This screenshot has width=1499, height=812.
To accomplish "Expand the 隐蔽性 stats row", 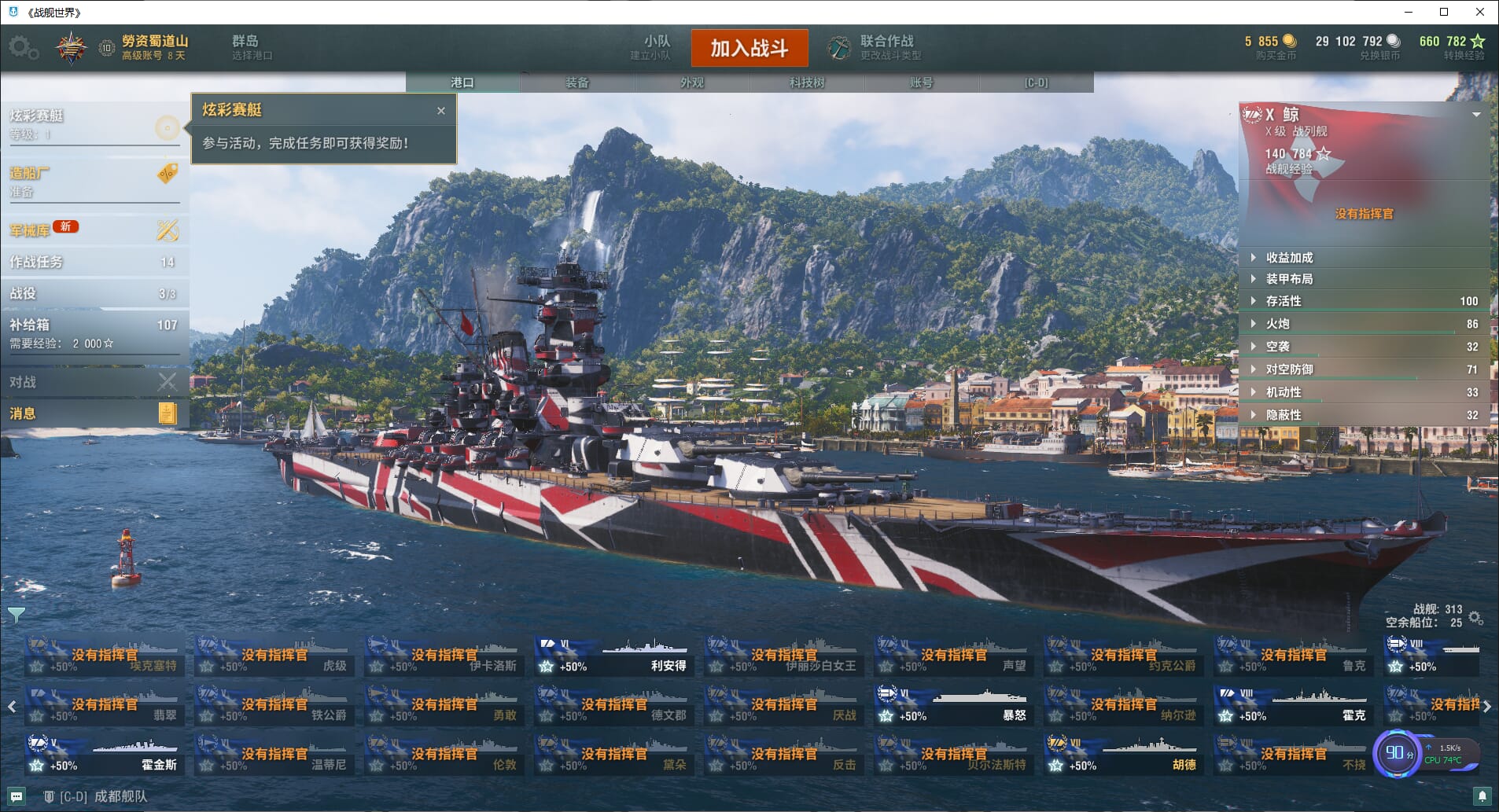I will [1284, 415].
